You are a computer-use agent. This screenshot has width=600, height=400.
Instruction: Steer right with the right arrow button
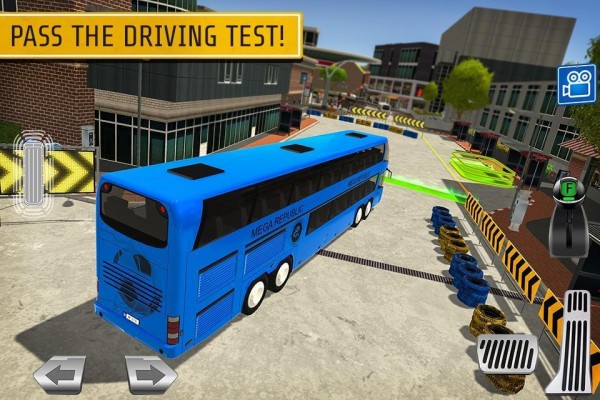tap(151, 375)
